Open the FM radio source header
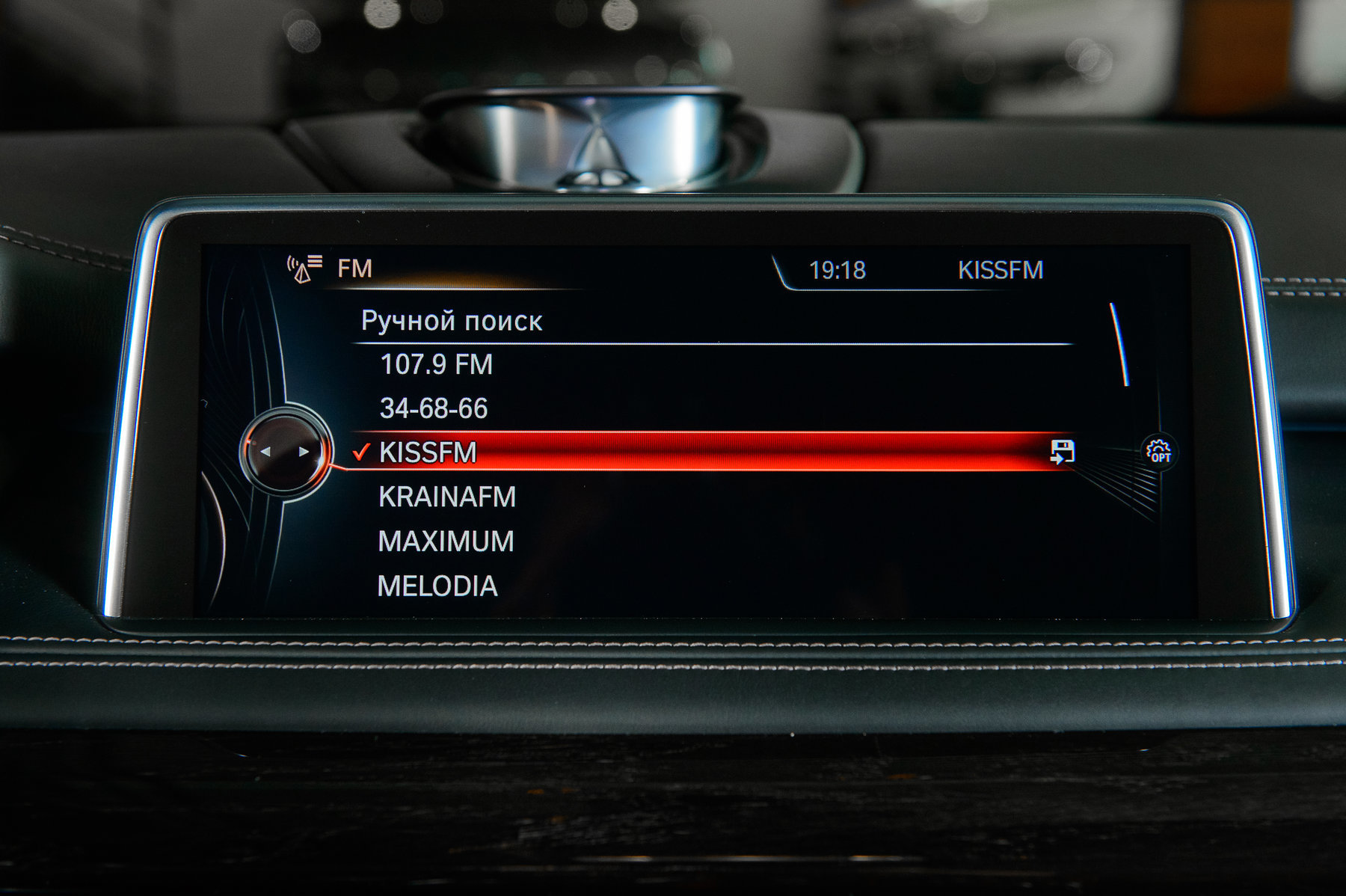The height and width of the screenshot is (896, 1346). pyautogui.click(x=354, y=269)
